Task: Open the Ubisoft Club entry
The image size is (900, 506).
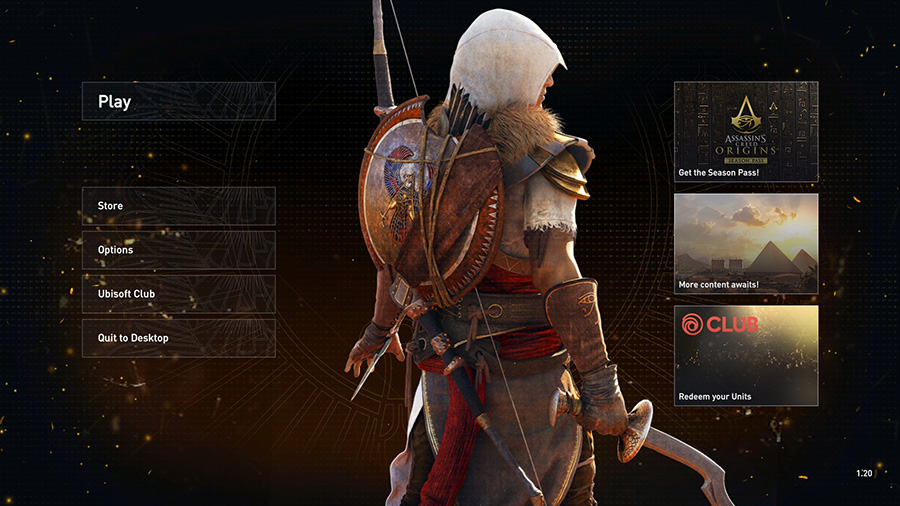Action: pyautogui.click(x=178, y=294)
